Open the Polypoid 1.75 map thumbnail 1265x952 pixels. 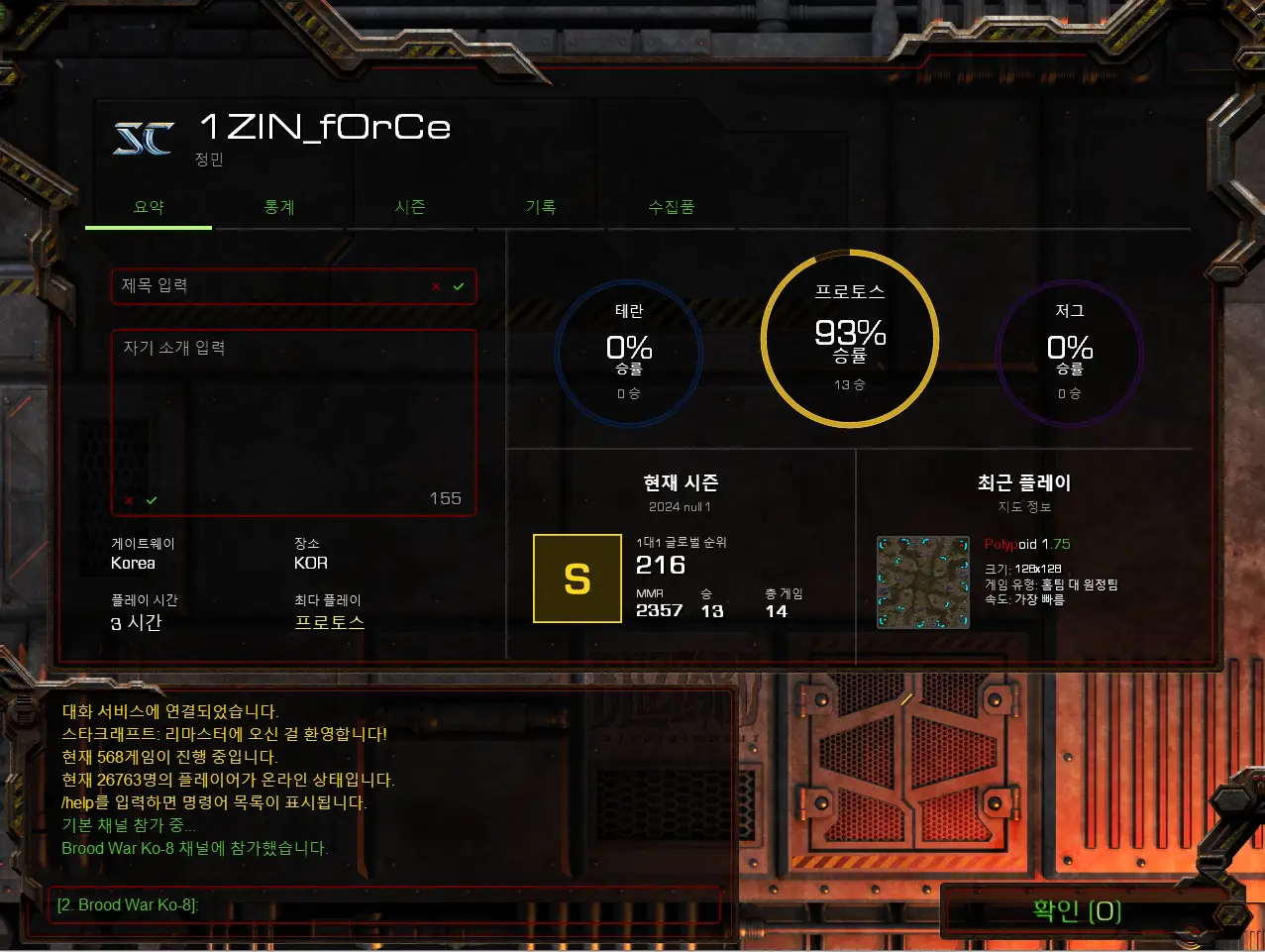pyautogui.click(x=923, y=582)
